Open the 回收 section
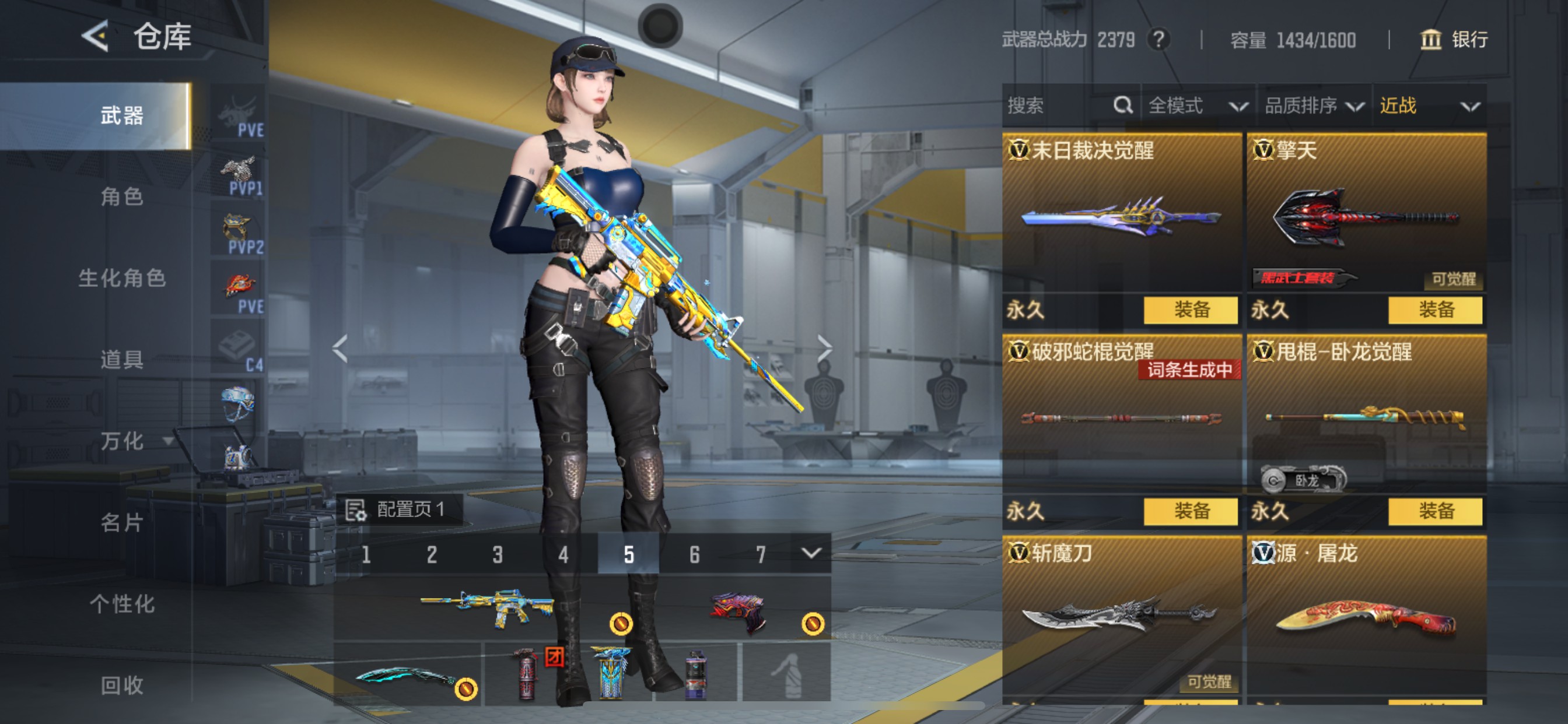Viewport: 1568px width, 724px height. pyautogui.click(x=122, y=685)
